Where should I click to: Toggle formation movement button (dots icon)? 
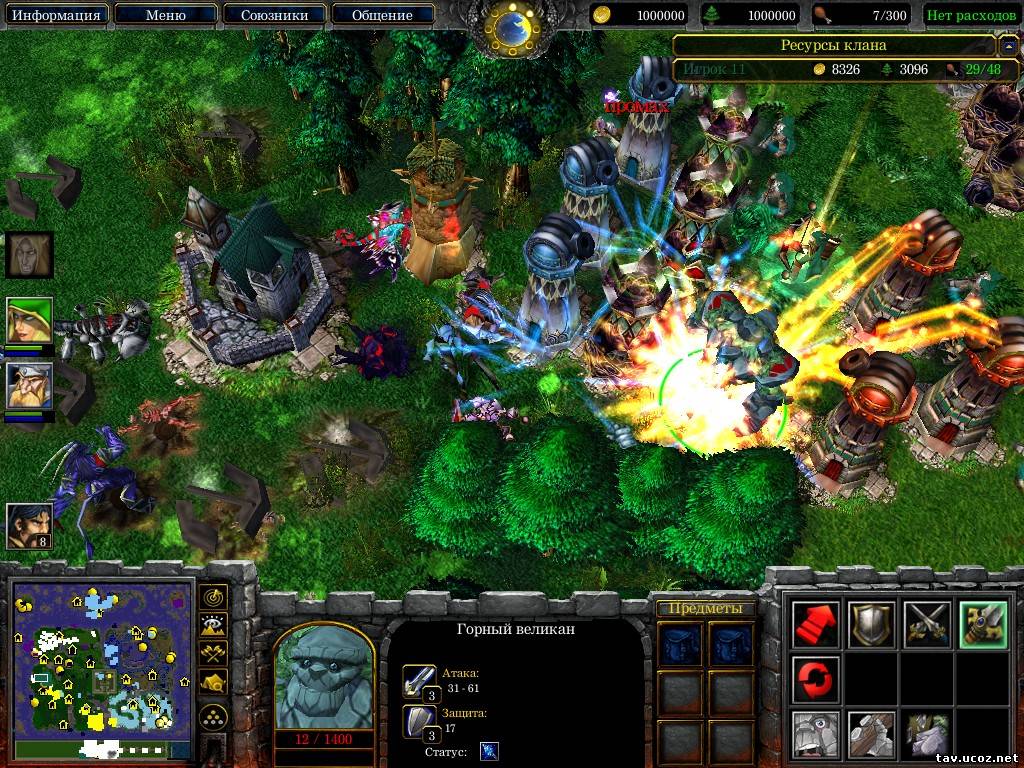pos(213,716)
